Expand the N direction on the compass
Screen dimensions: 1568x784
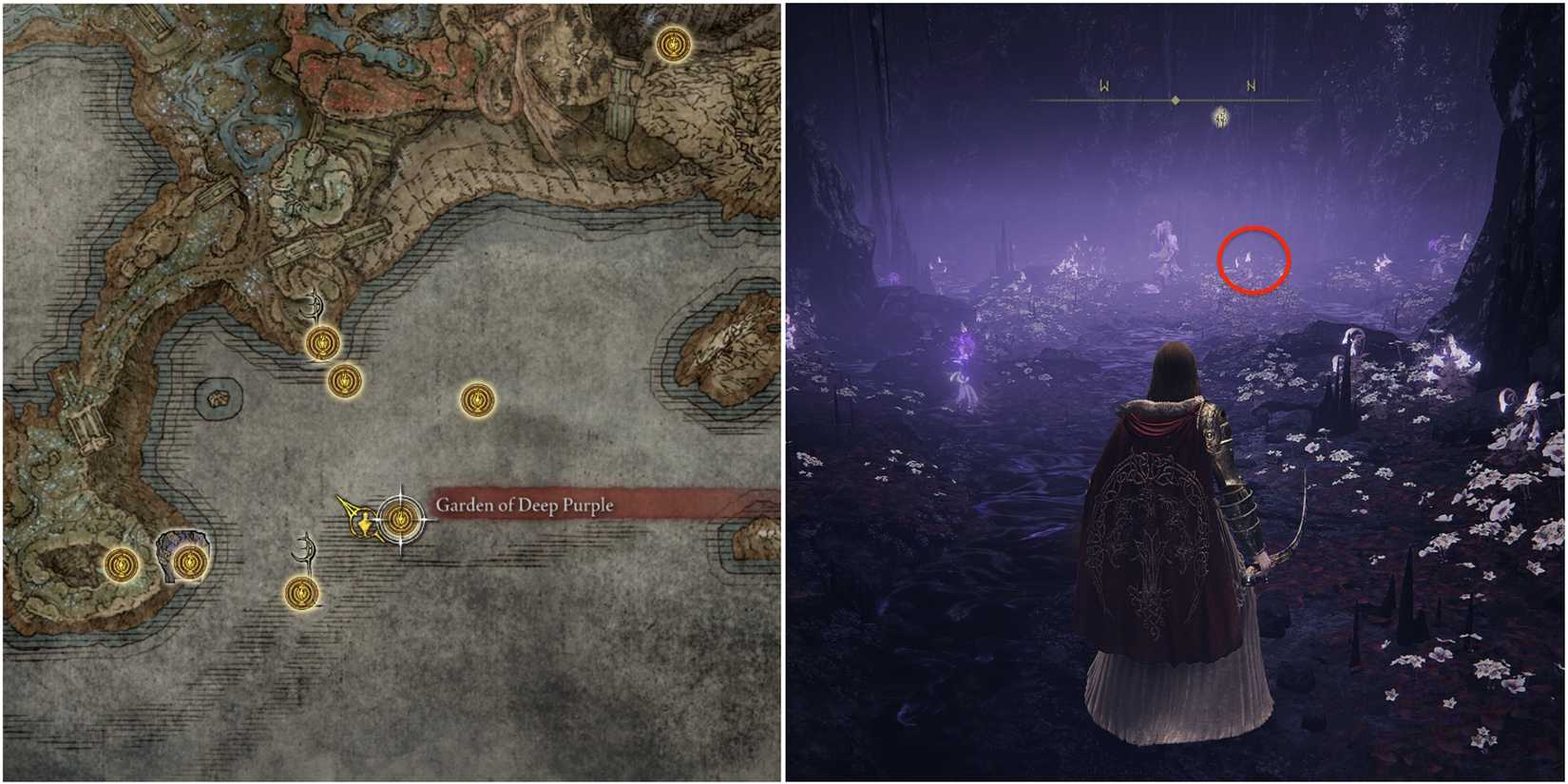click(1250, 86)
